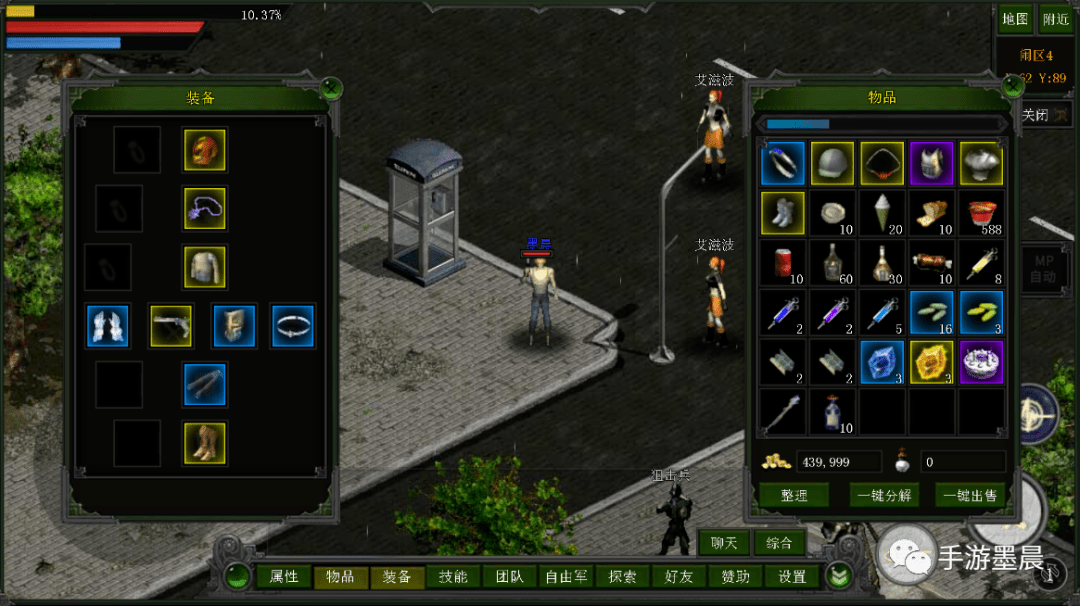This screenshot has height=606, width=1080.
Task: Click the 整理 sort inventory button
Action: [794, 495]
